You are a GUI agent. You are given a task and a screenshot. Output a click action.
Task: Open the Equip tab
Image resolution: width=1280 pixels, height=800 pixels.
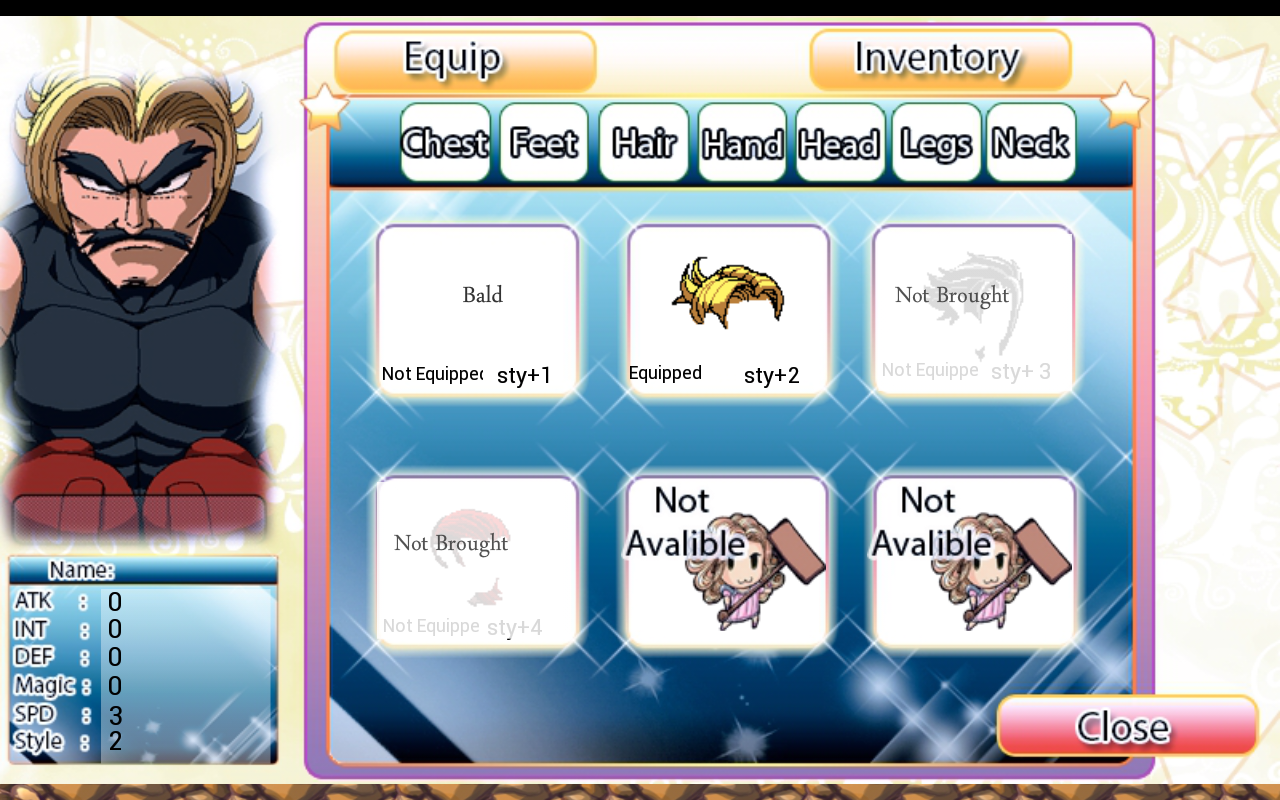pos(465,61)
